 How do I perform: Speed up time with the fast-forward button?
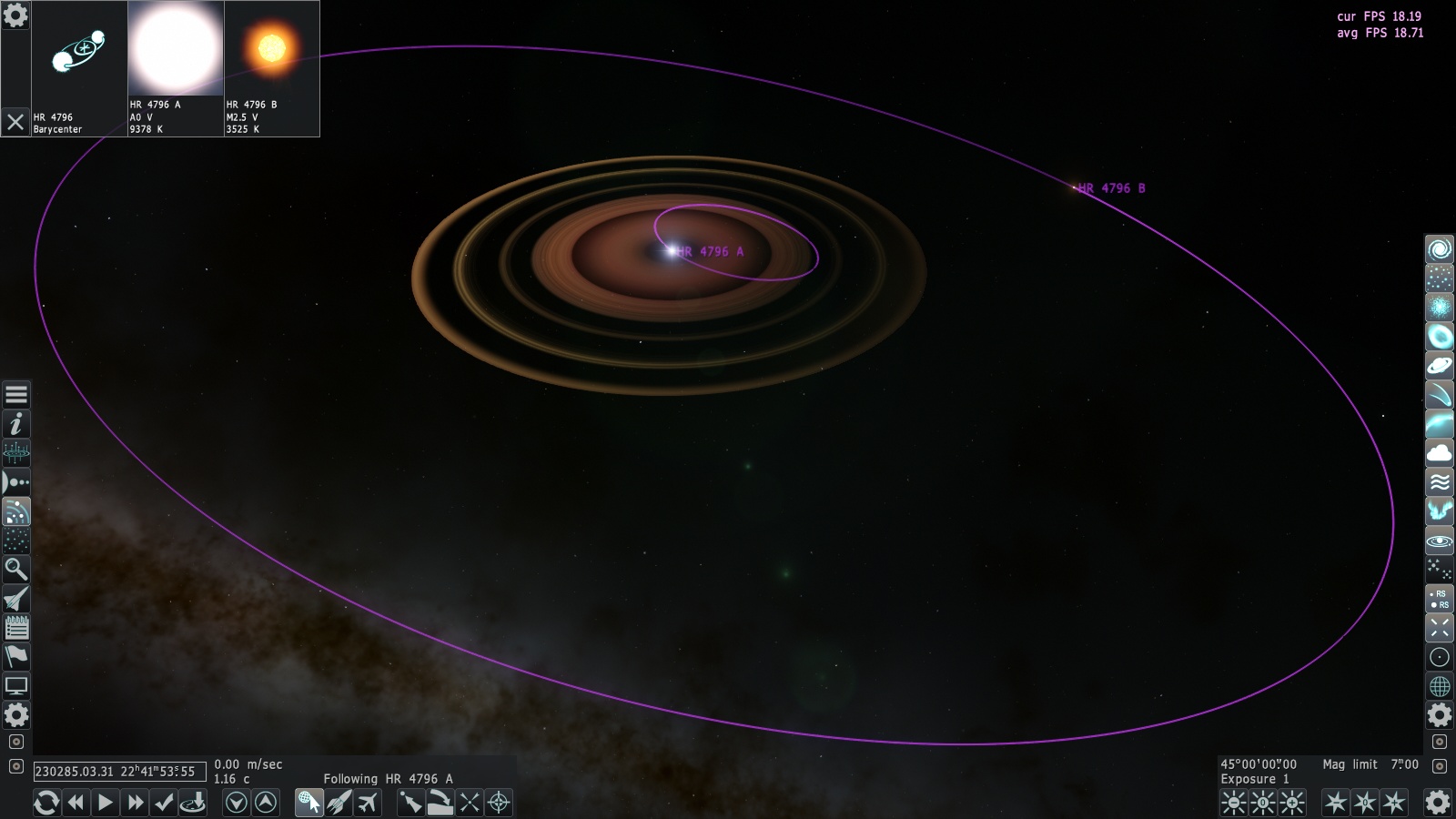click(135, 803)
